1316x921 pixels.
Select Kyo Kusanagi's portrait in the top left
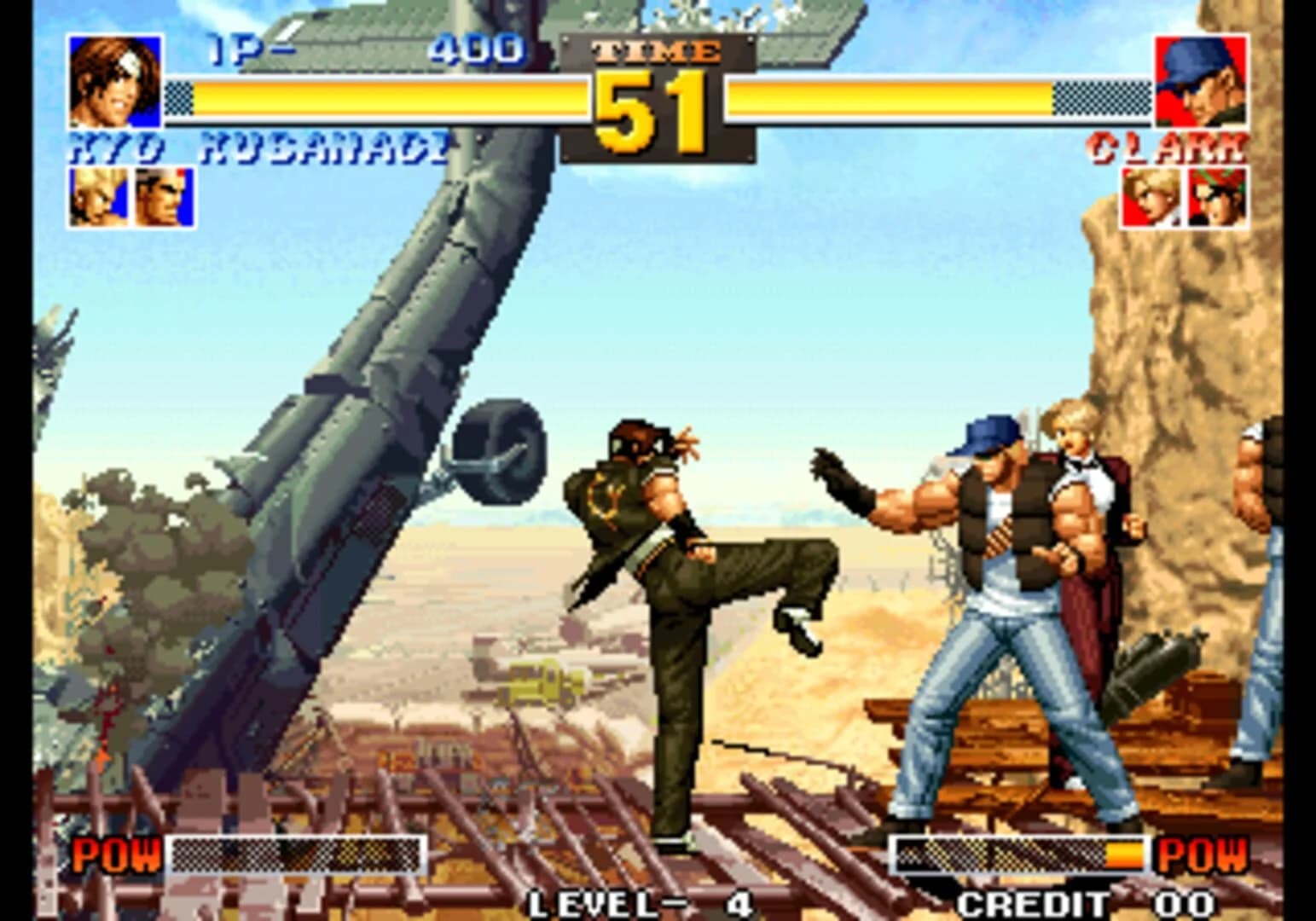tap(114, 81)
